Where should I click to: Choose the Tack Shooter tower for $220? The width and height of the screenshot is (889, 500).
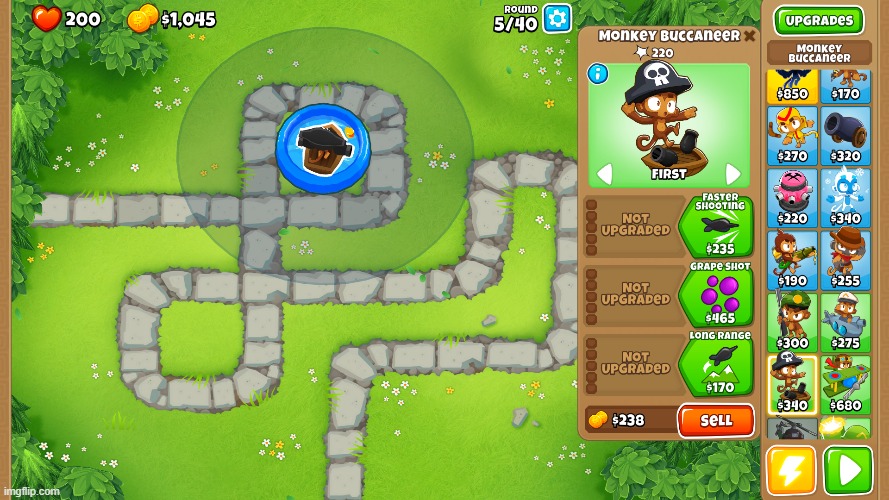(792, 197)
